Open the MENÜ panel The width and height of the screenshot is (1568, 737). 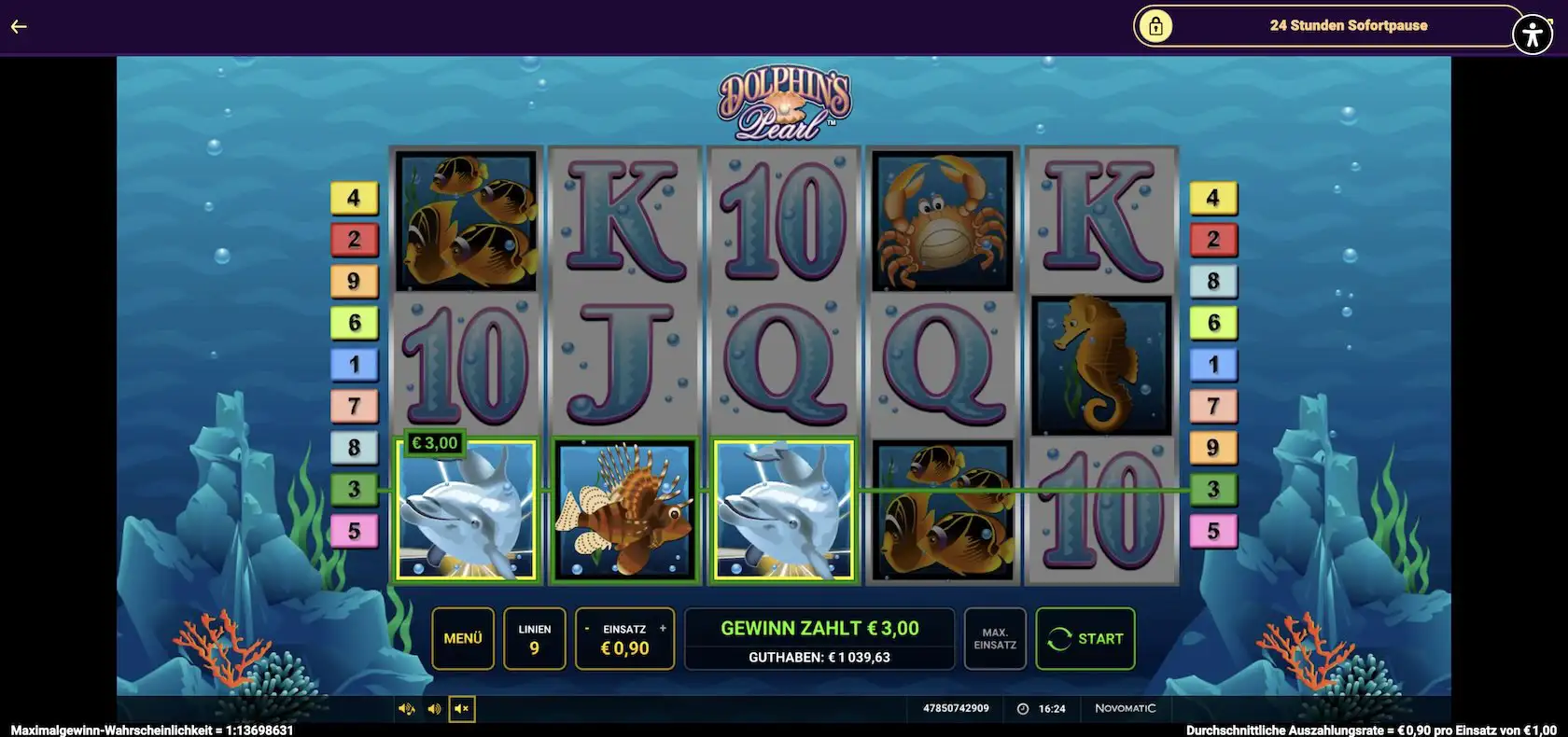click(x=462, y=638)
